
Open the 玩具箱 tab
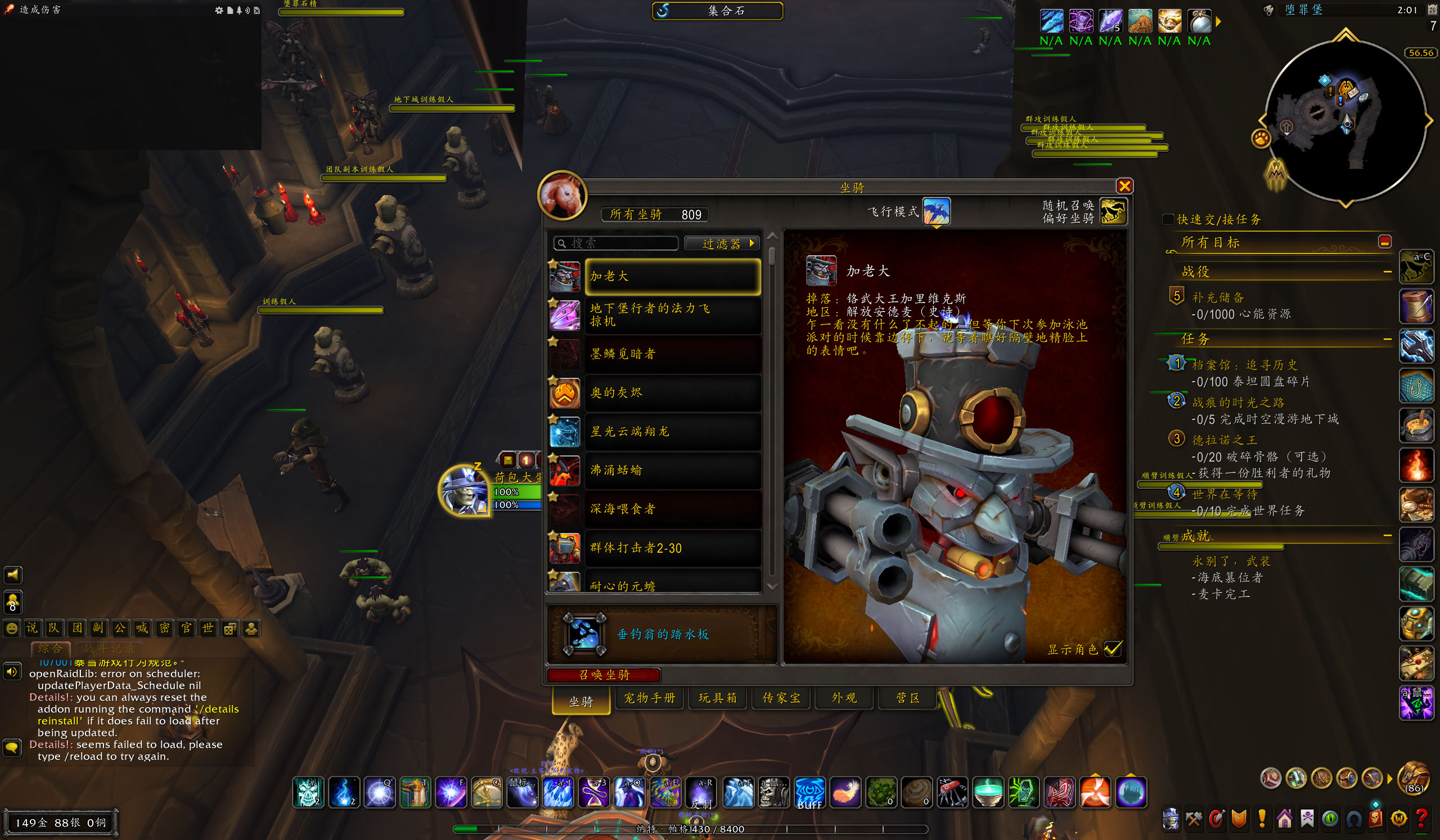717,698
